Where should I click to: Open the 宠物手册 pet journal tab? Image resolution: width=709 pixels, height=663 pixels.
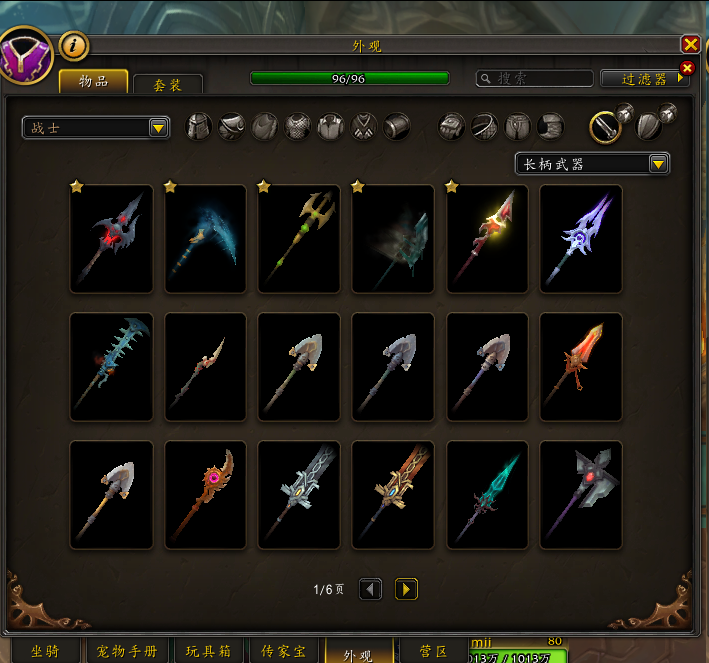tap(124, 652)
